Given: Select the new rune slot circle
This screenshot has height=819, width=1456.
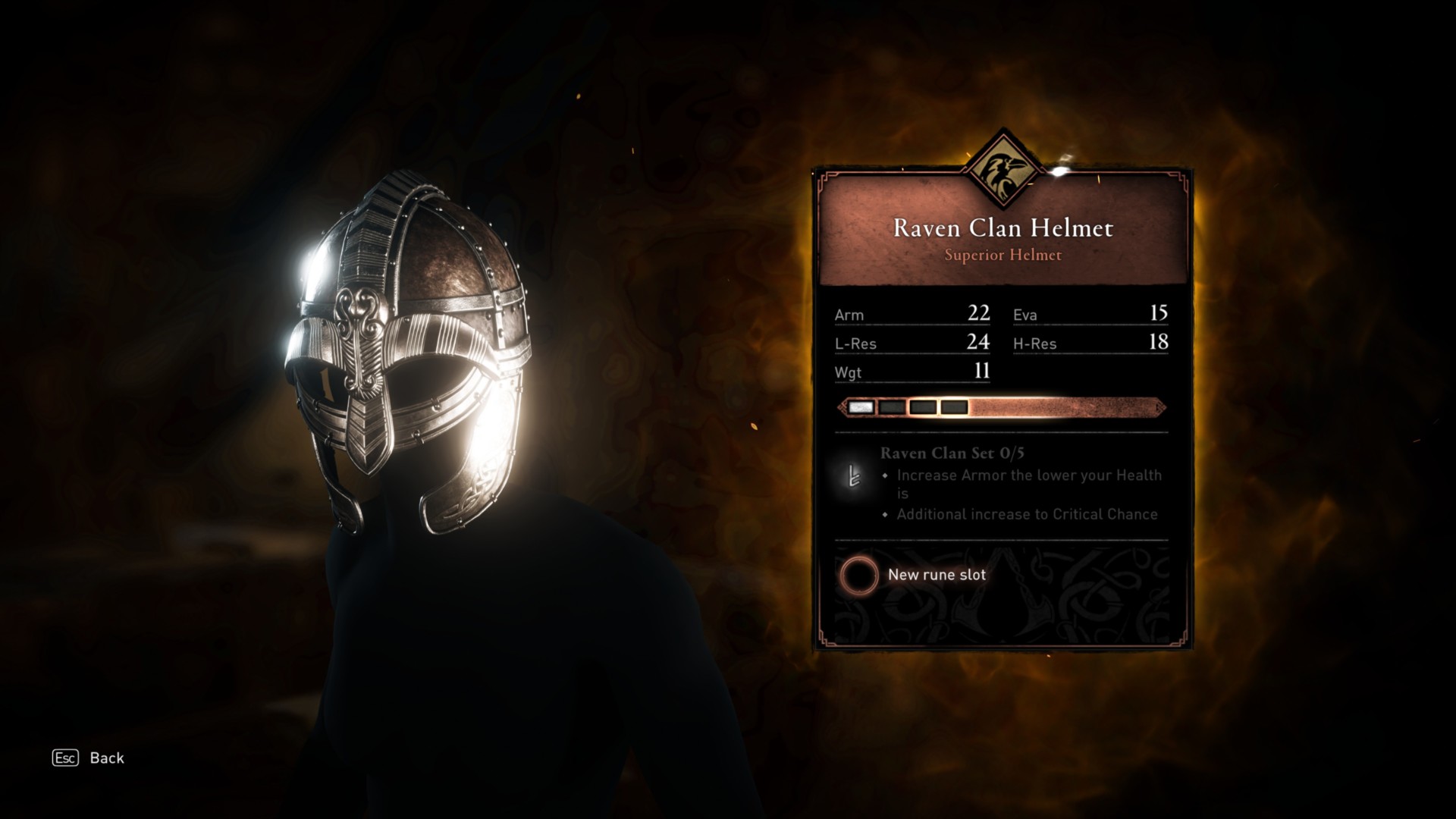Looking at the screenshot, I should [858, 575].
